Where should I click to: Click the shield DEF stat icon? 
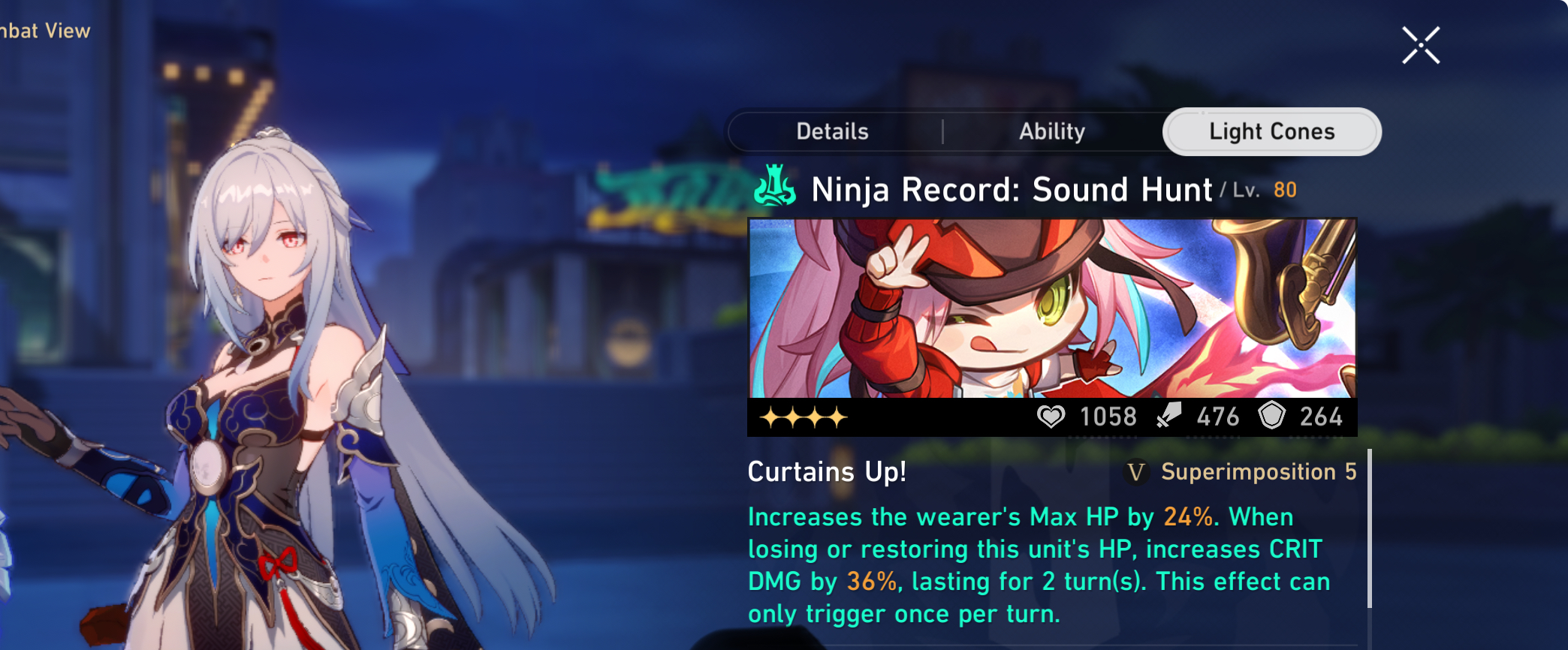[x=1271, y=415]
